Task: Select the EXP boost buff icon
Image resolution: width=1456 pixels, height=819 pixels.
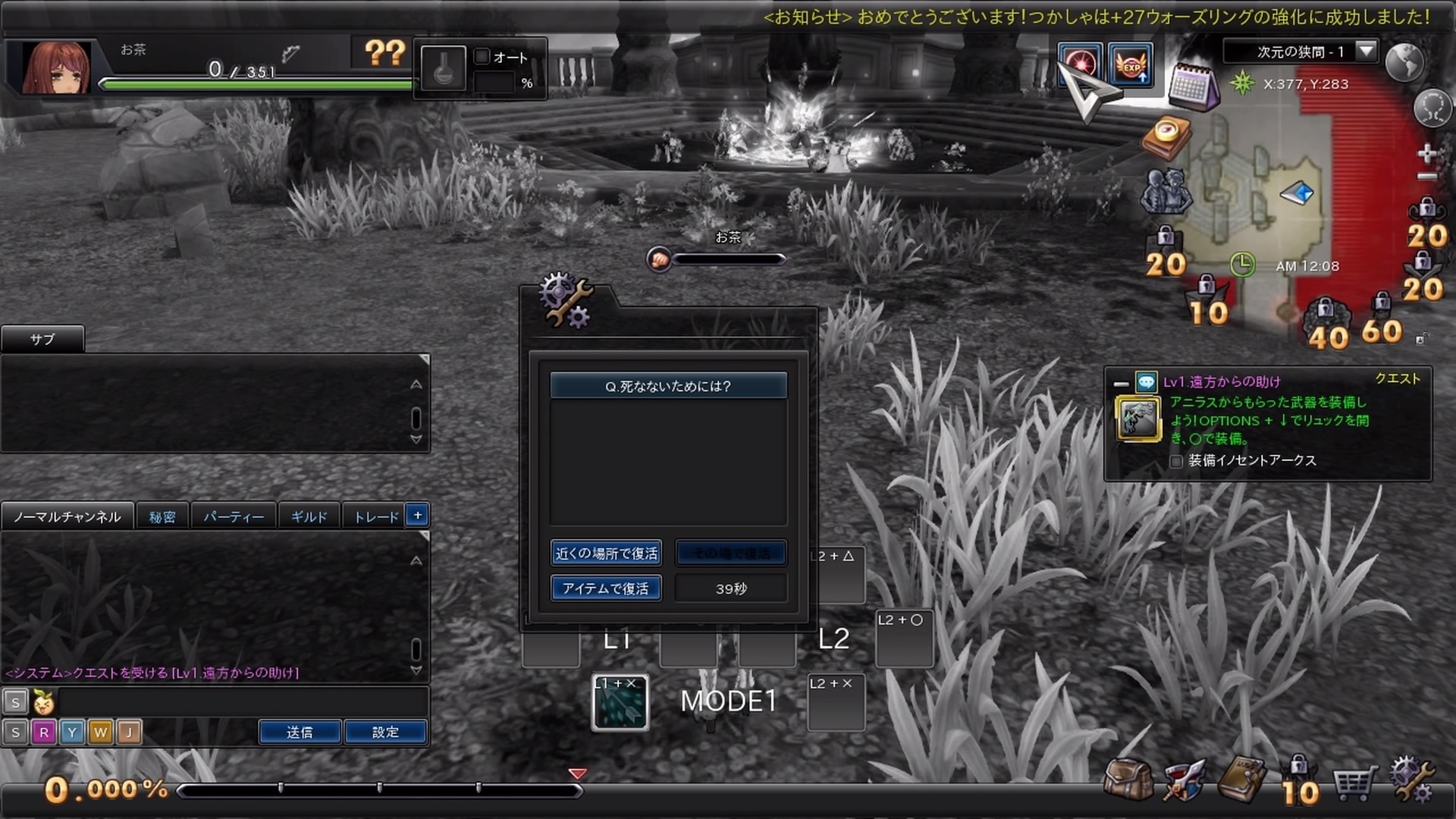Action: (1131, 65)
